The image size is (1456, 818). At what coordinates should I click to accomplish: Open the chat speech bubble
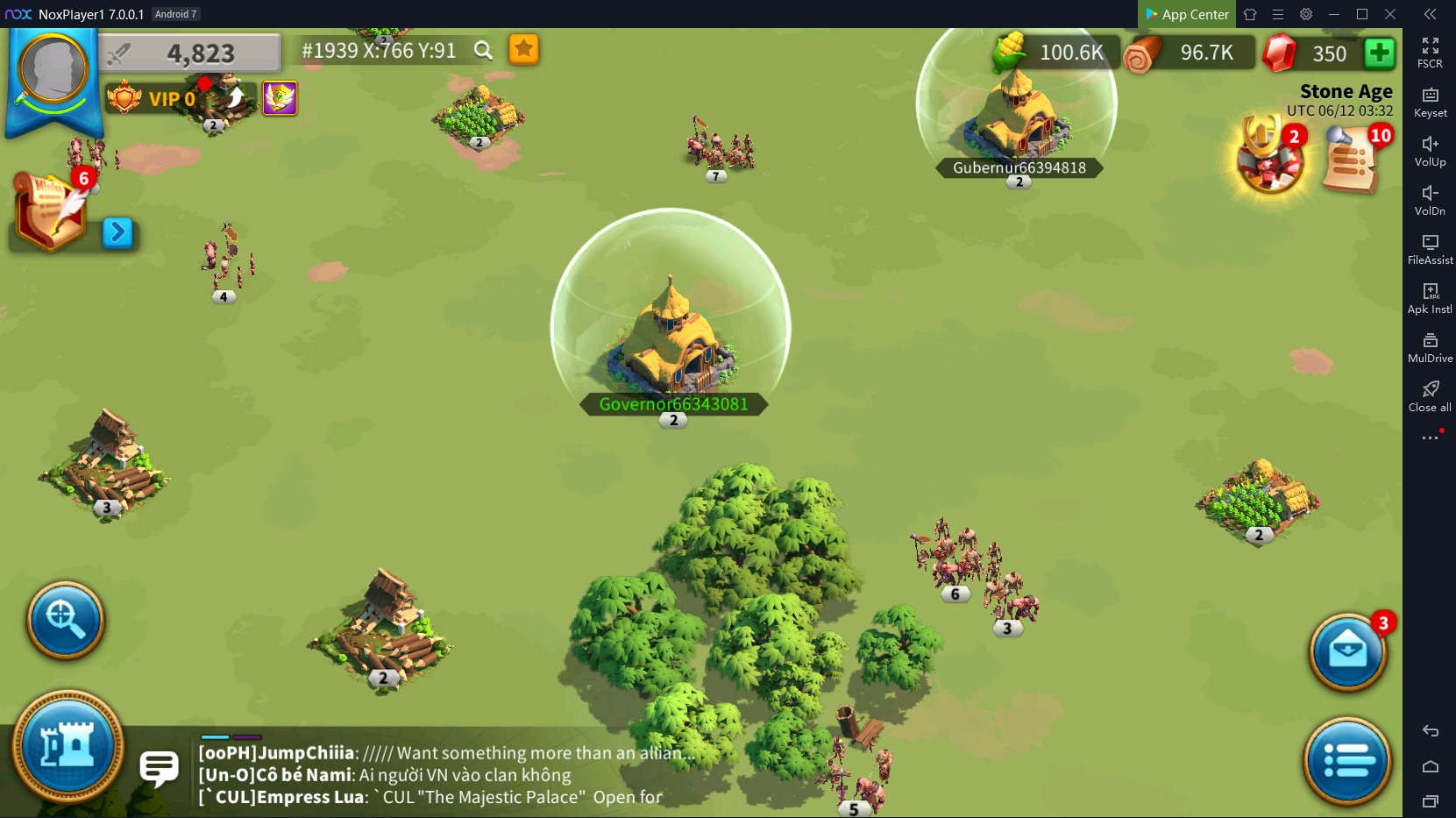click(x=159, y=769)
